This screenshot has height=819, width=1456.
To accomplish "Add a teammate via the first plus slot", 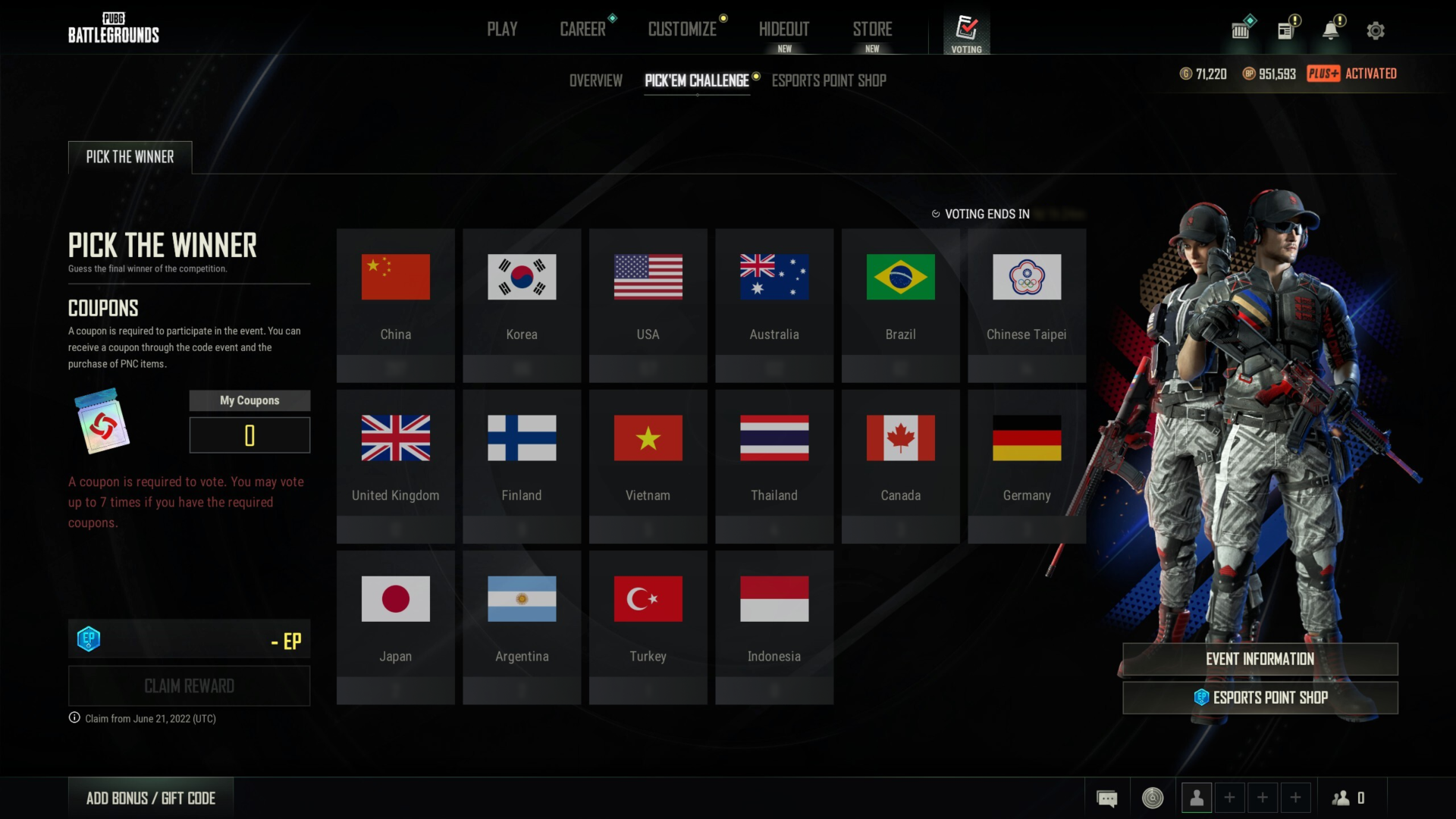I will tap(1231, 797).
